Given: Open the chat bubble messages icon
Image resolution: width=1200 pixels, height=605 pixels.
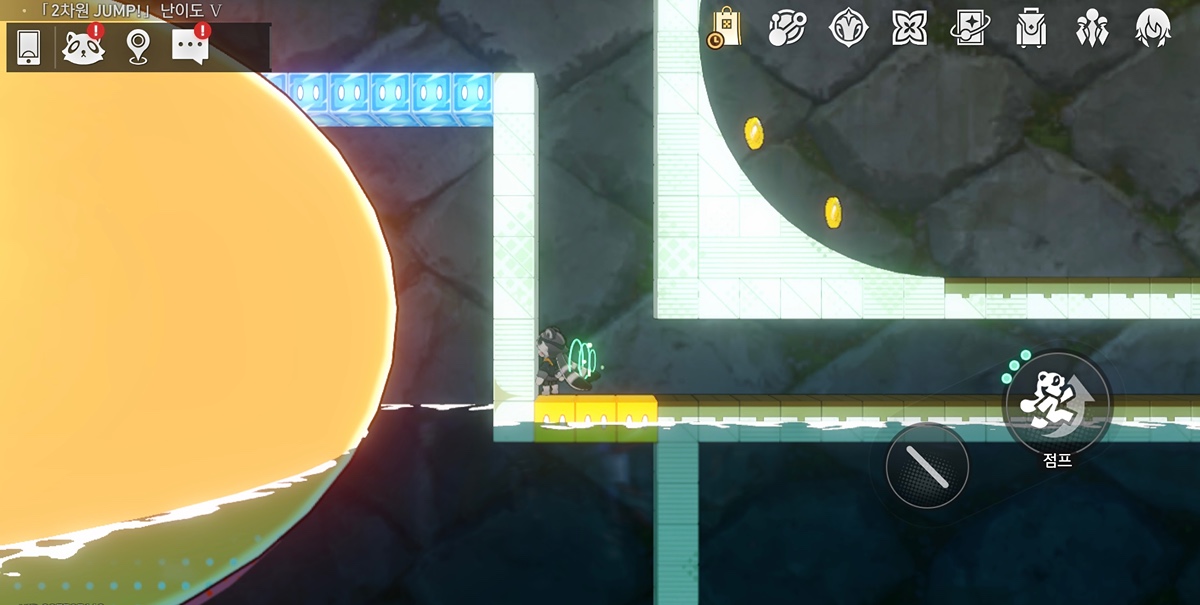Looking at the screenshot, I should [x=190, y=46].
